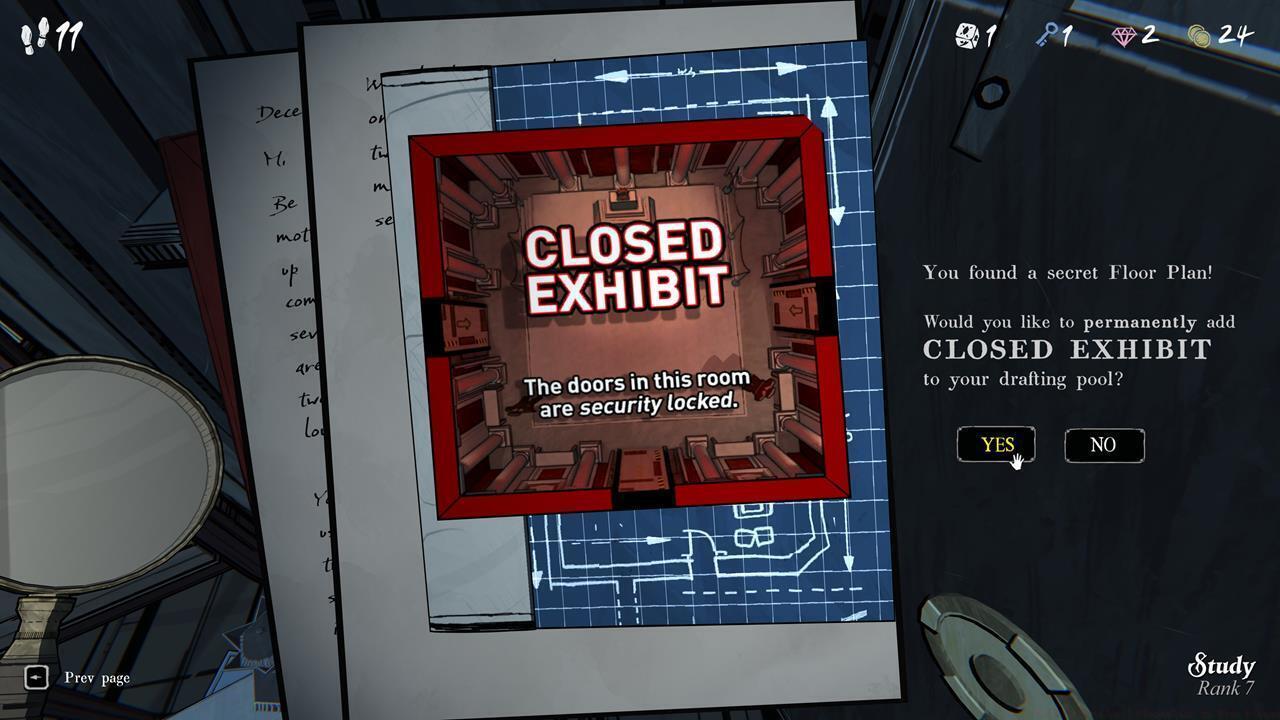The width and height of the screenshot is (1280, 720).
Task: Confirm adding CLOSED EXHIBIT by clicking YES
Action: [x=996, y=445]
